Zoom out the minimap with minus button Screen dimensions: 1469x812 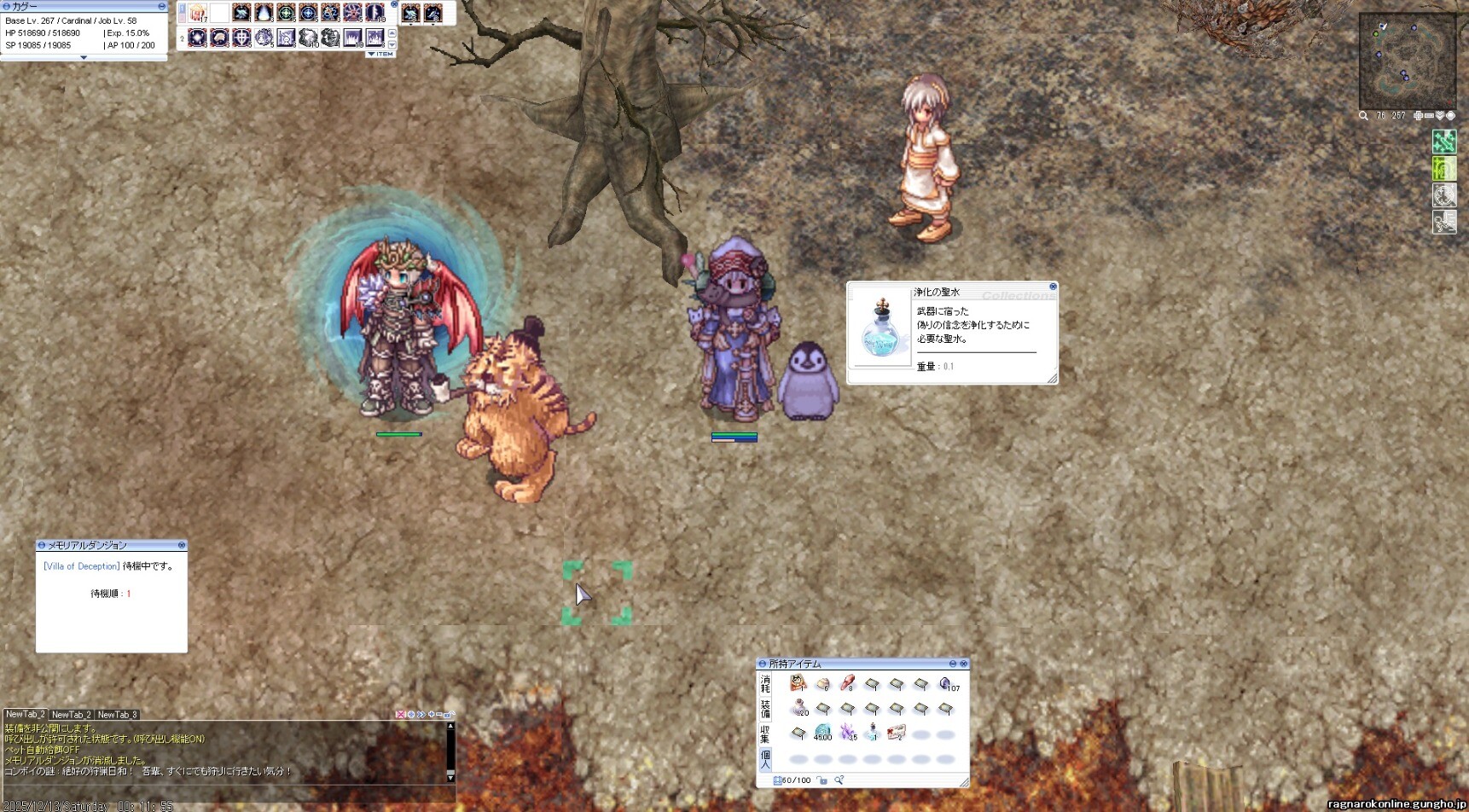pyautogui.click(x=1429, y=116)
